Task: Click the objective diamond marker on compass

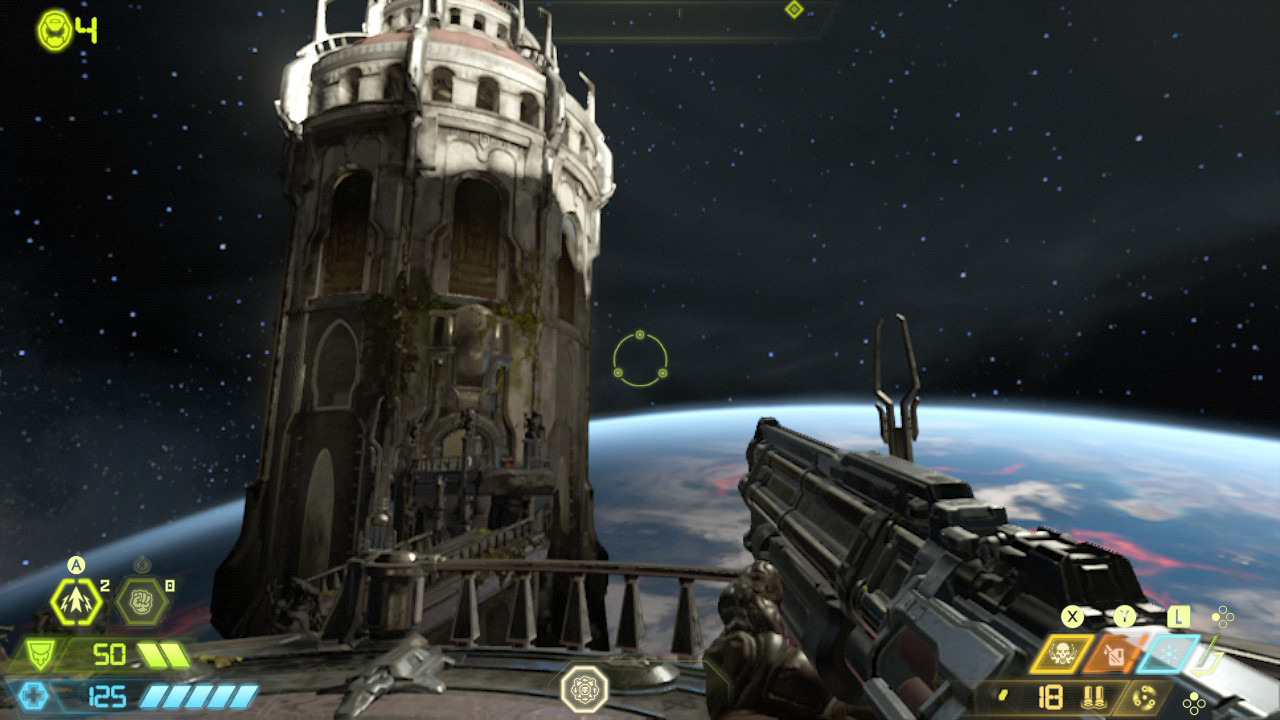Action: pos(794,10)
